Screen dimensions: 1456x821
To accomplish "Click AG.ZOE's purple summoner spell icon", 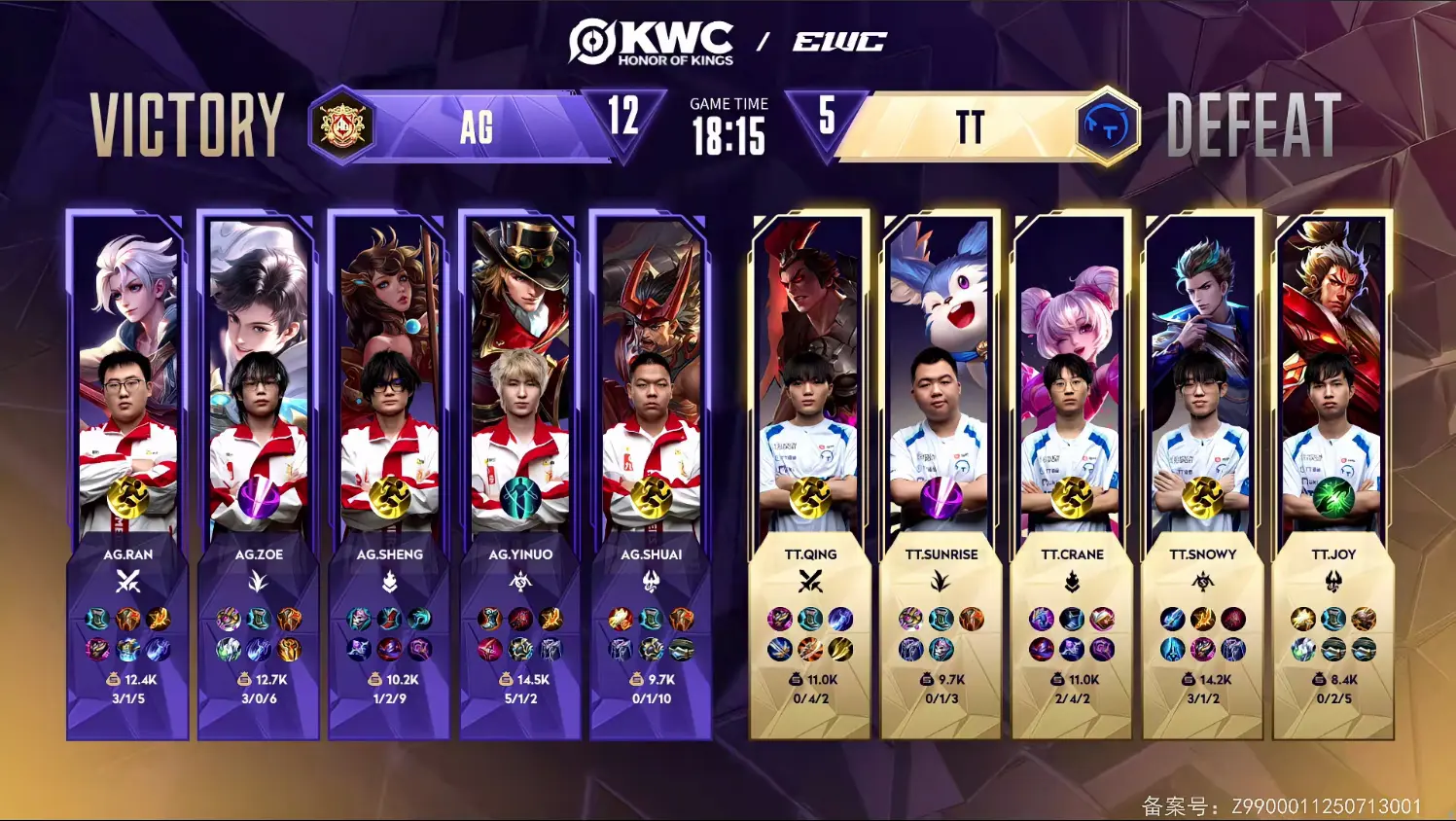I will pyautogui.click(x=259, y=497).
